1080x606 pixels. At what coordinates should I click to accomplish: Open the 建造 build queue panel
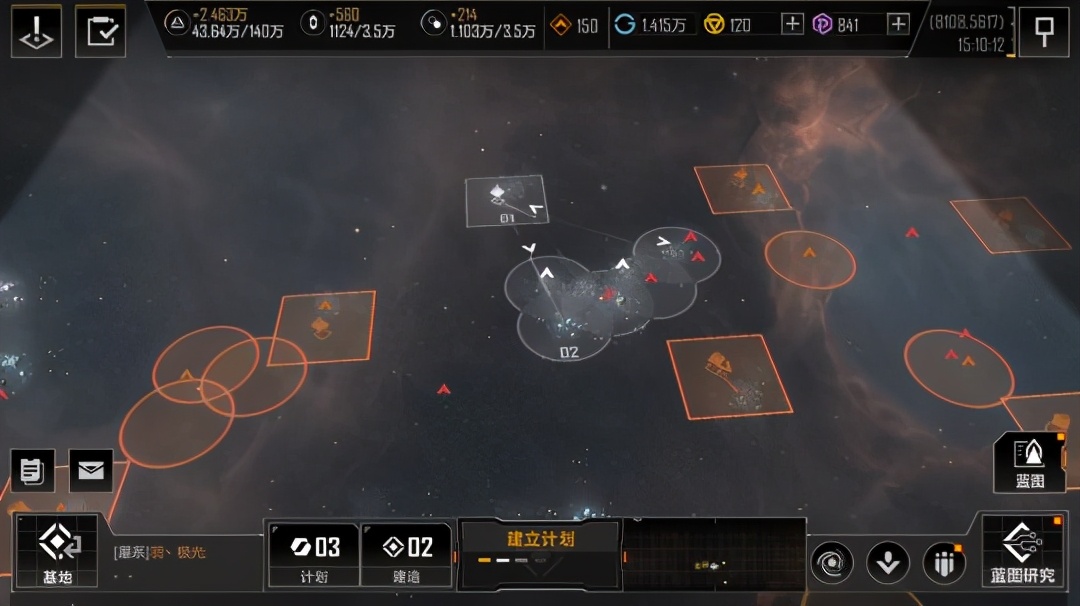406,553
